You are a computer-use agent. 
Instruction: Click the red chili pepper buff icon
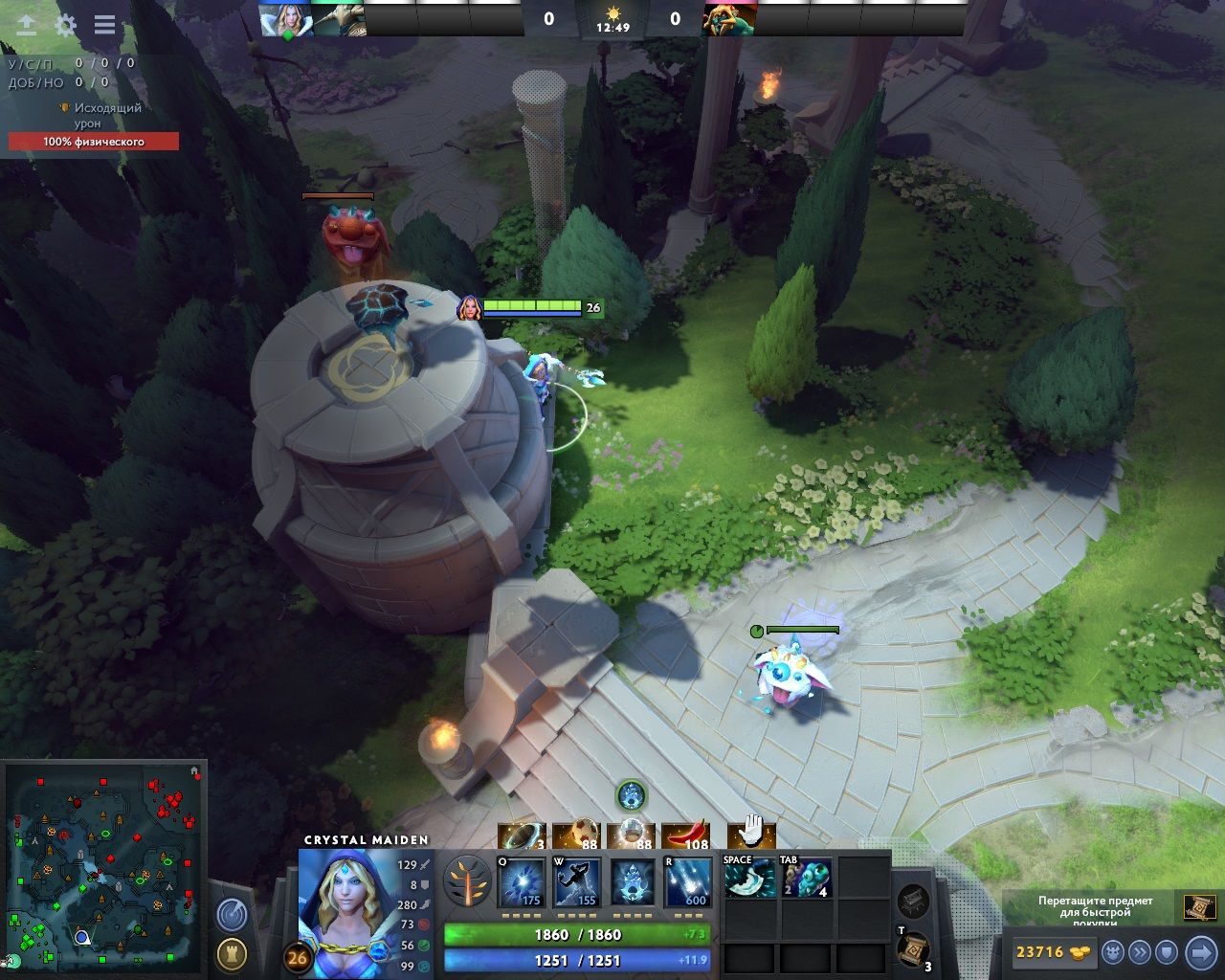tap(685, 836)
